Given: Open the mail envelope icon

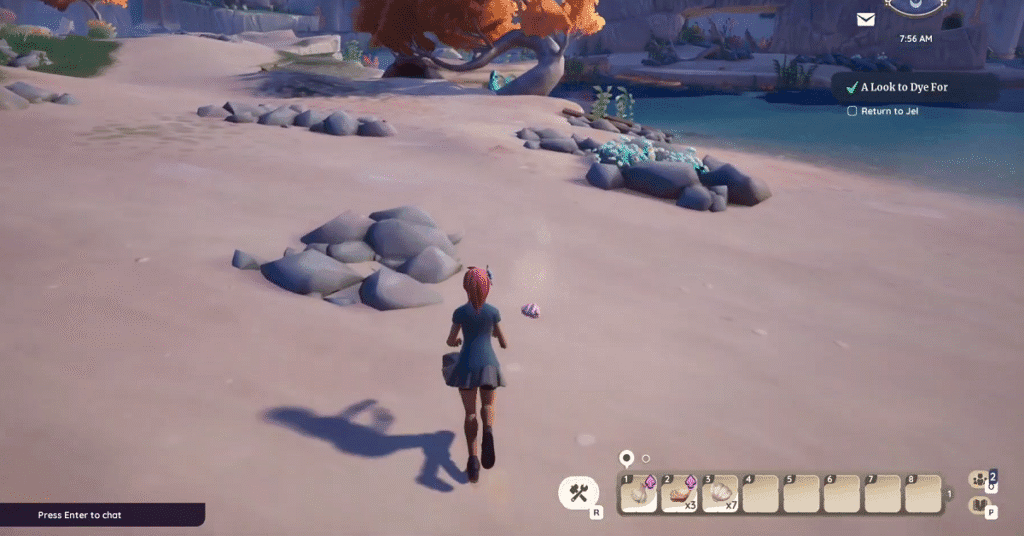Looking at the screenshot, I should click(x=865, y=19).
